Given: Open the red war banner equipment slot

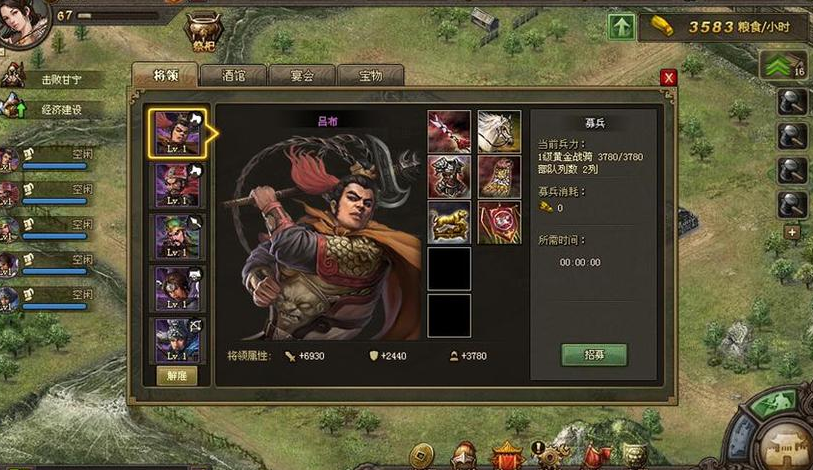Looking at the screenshot, I should pos(499,222).
